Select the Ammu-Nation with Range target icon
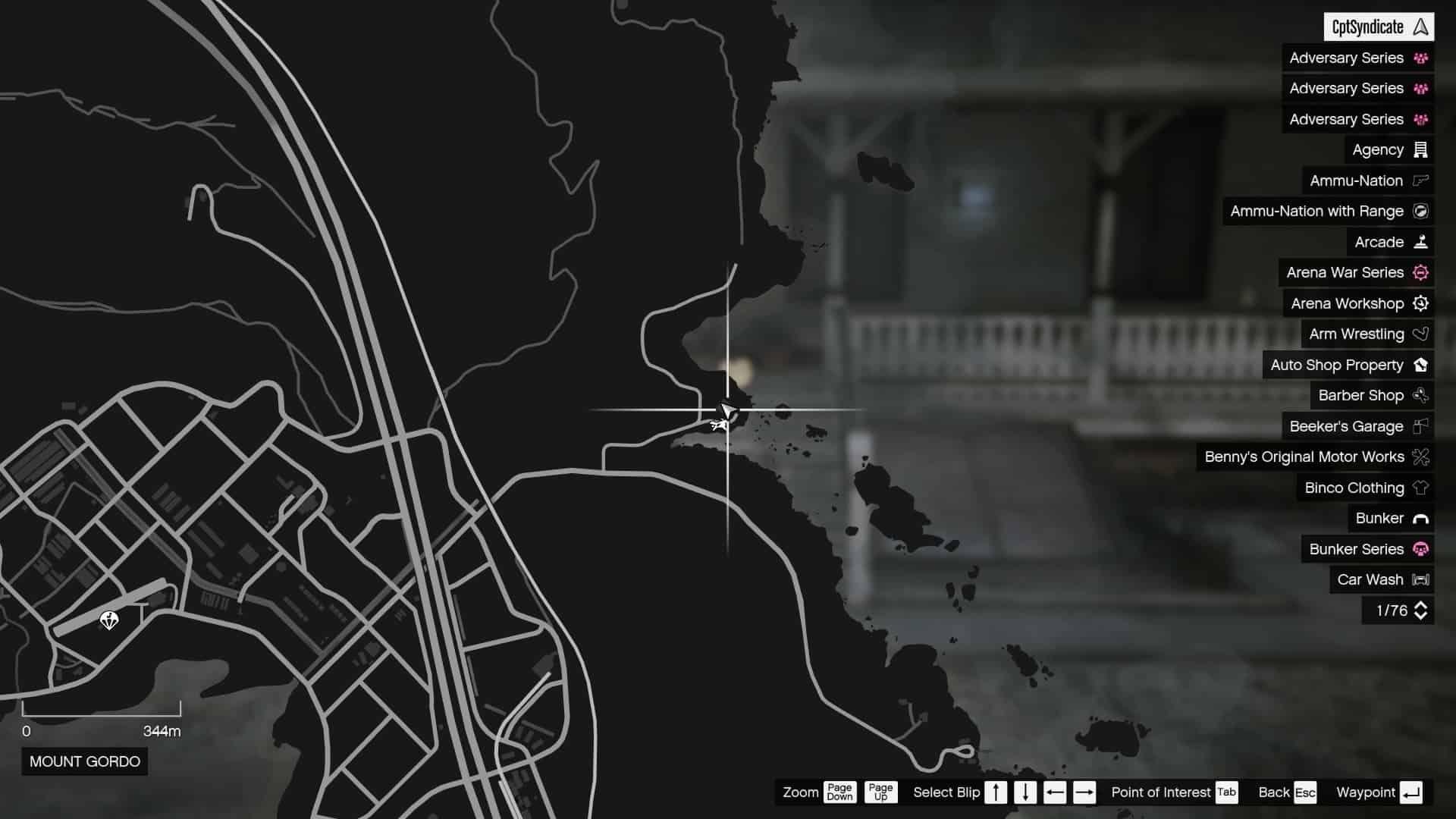This screenshot has width=1456, height=819. tap(1420, 211)
